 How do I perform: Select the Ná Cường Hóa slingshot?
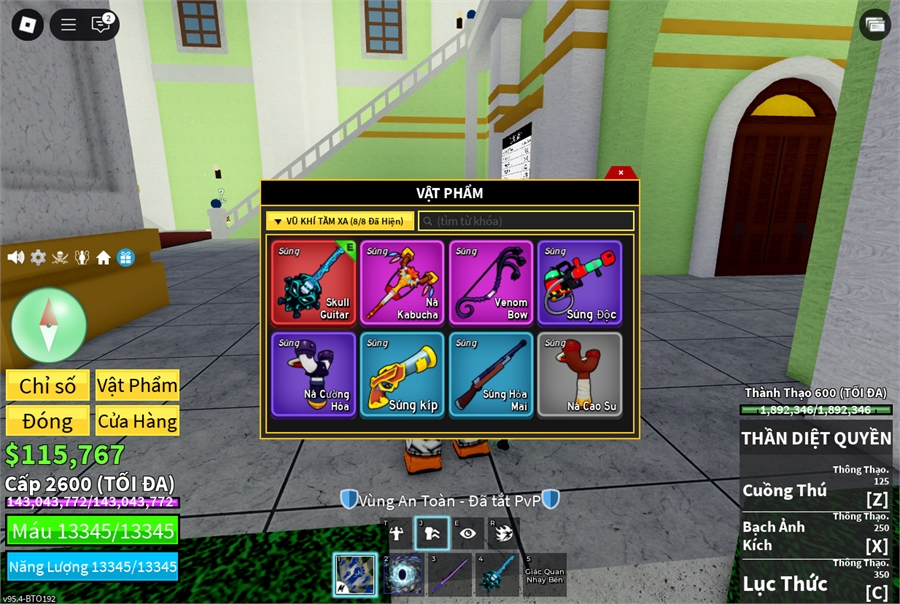[314, 374]
